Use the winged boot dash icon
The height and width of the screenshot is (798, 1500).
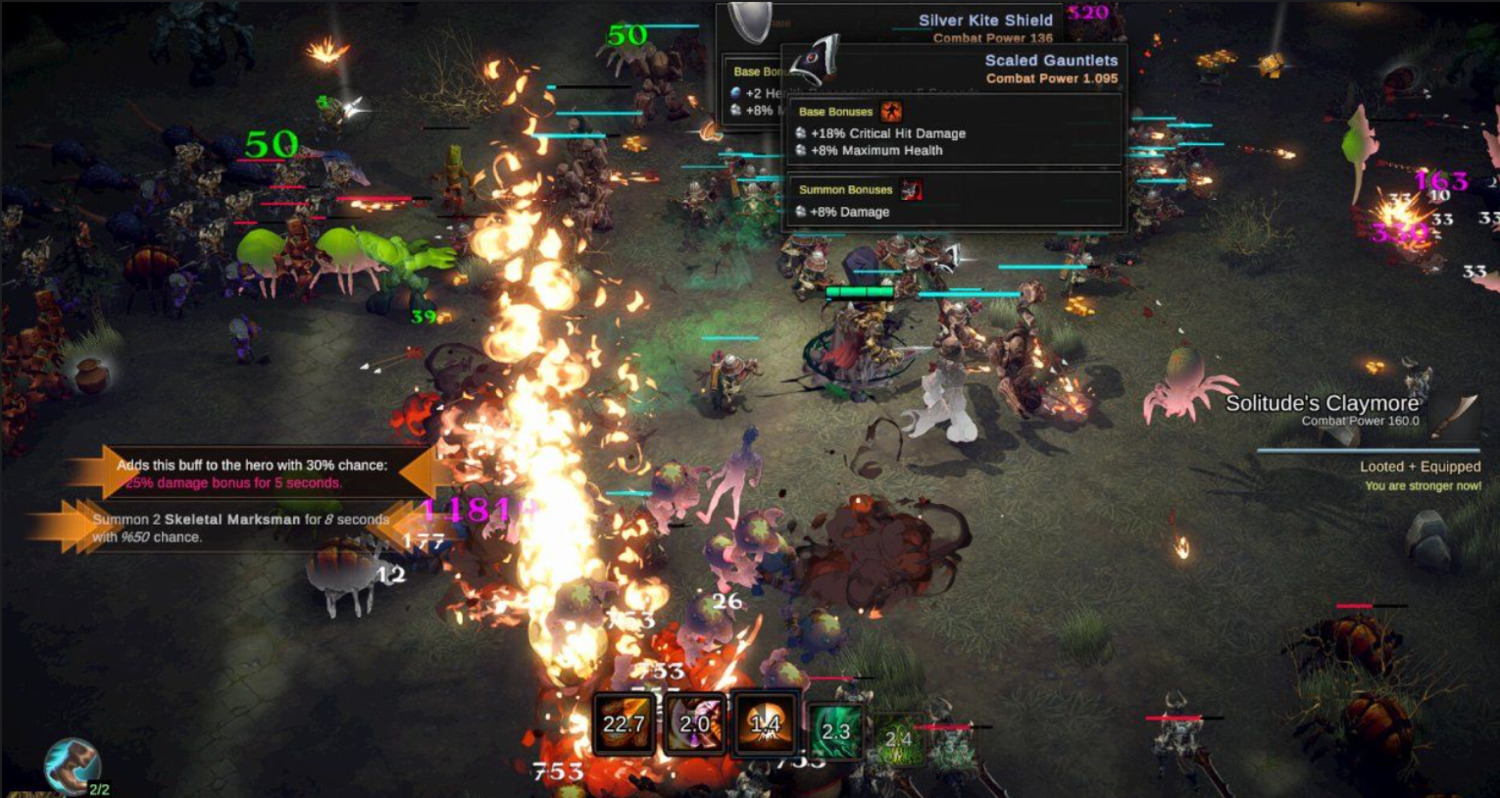71,765
